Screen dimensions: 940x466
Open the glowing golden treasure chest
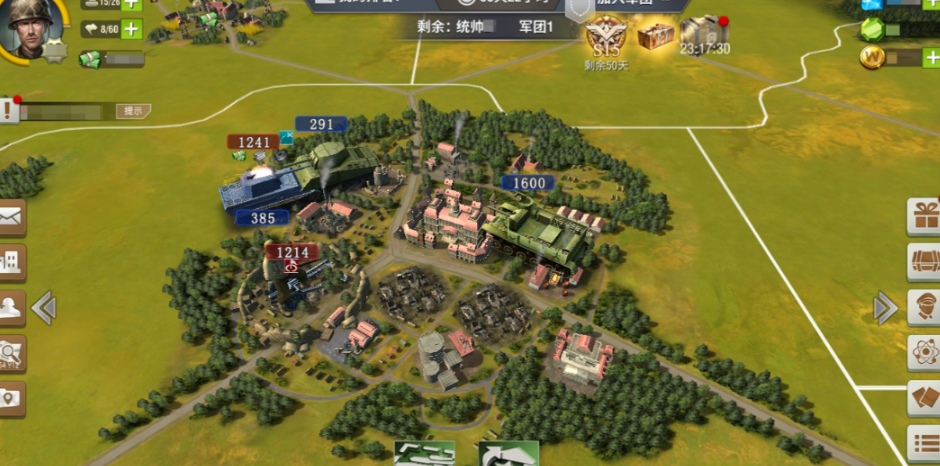[655, 36]
